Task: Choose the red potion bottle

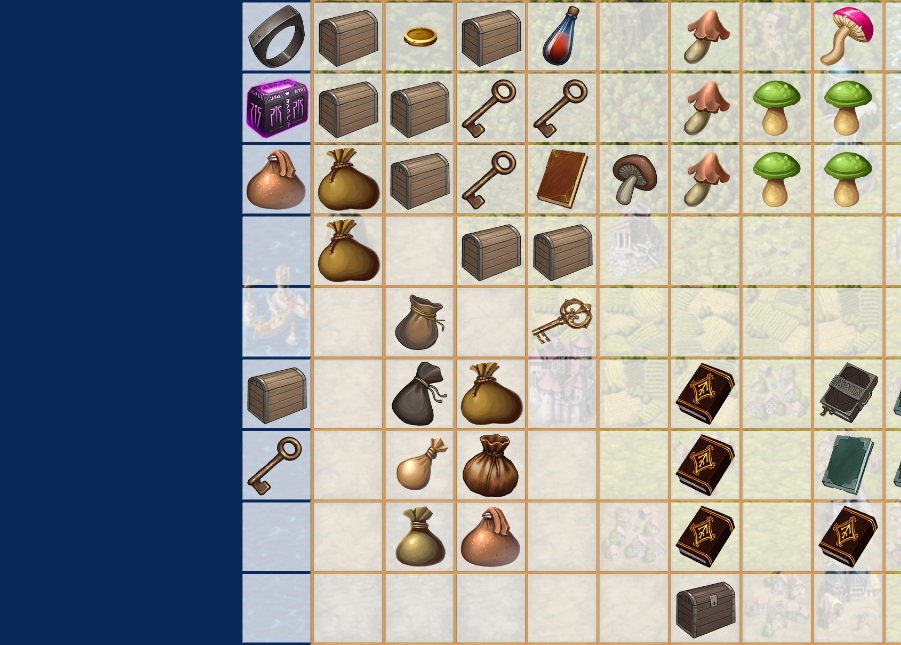Action: tap(562, 36)
